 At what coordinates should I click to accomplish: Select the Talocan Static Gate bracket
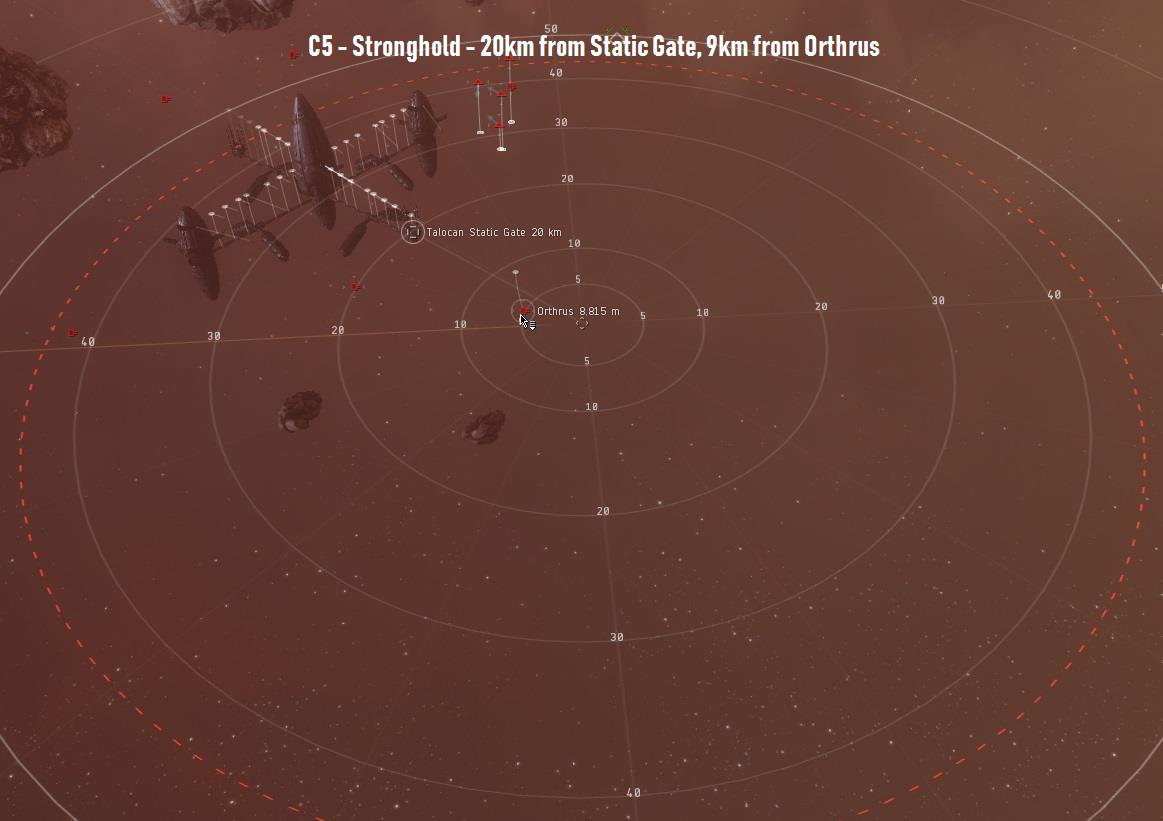[x=413, y=232]
